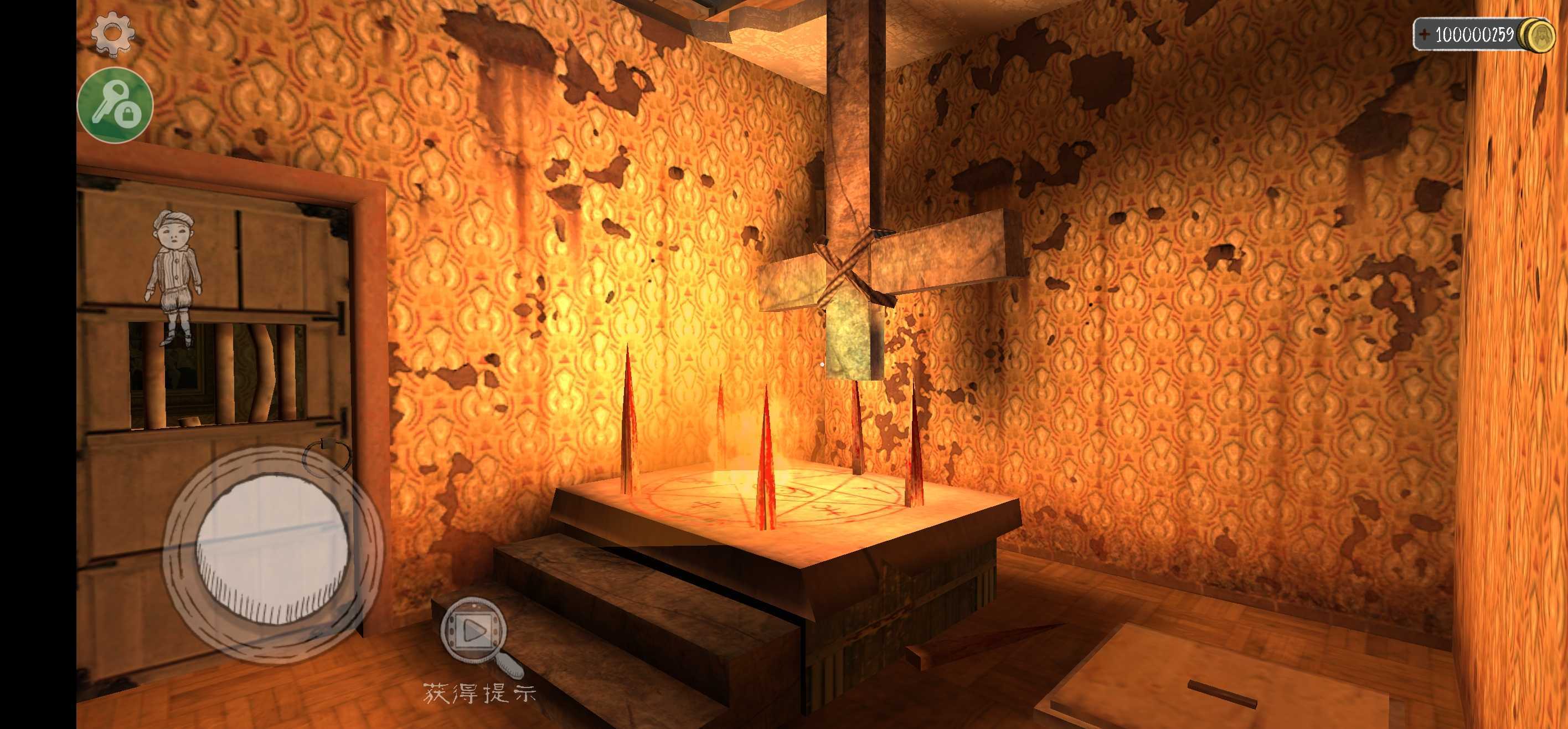1568x729 pixels.
Task: Open the settings gear menu
Action: pos(112,32)
